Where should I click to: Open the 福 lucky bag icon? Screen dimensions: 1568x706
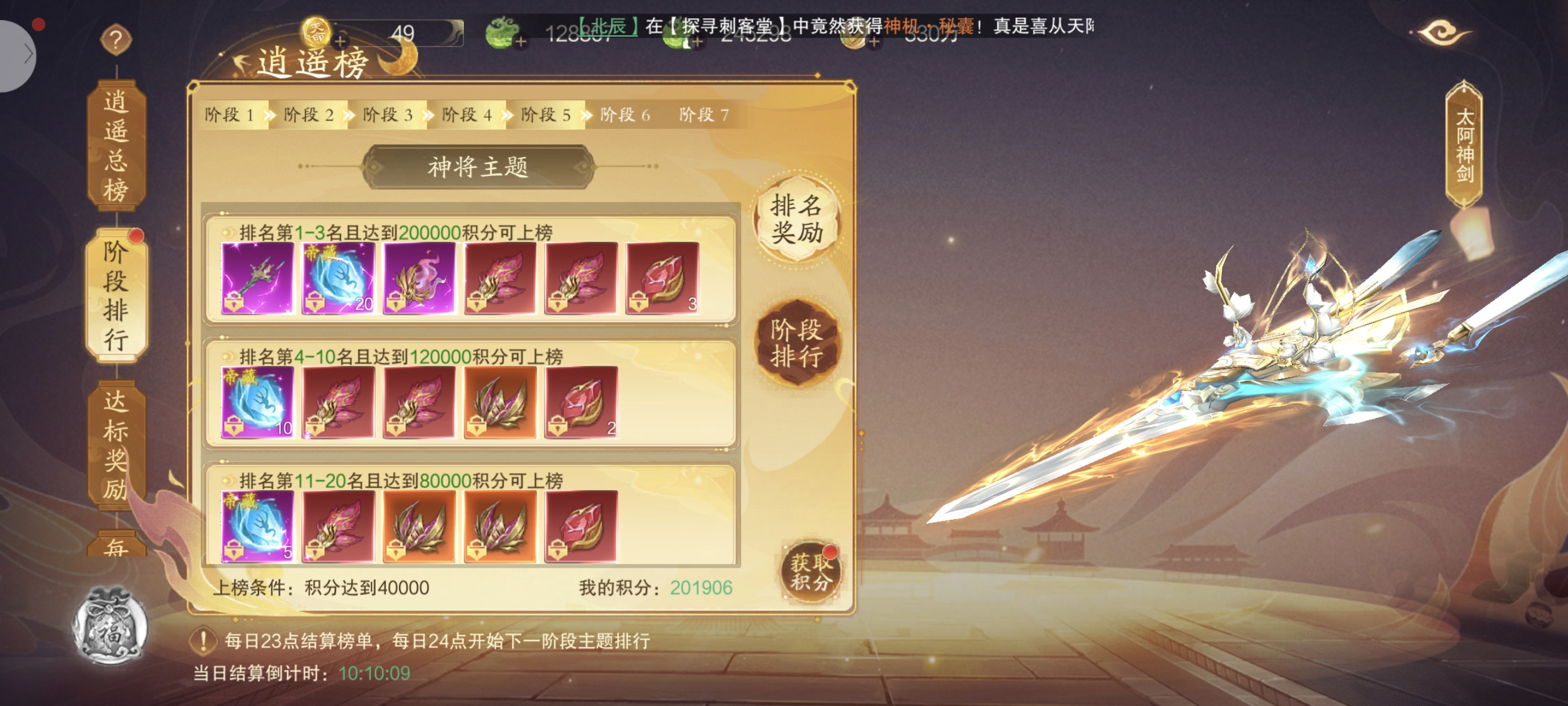[x=110, y=627]
